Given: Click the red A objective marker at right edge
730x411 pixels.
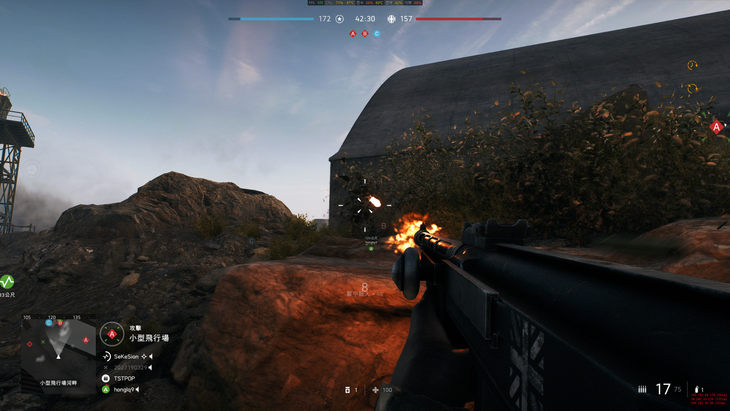Looking at the screenshot, I should click(716, 127).
